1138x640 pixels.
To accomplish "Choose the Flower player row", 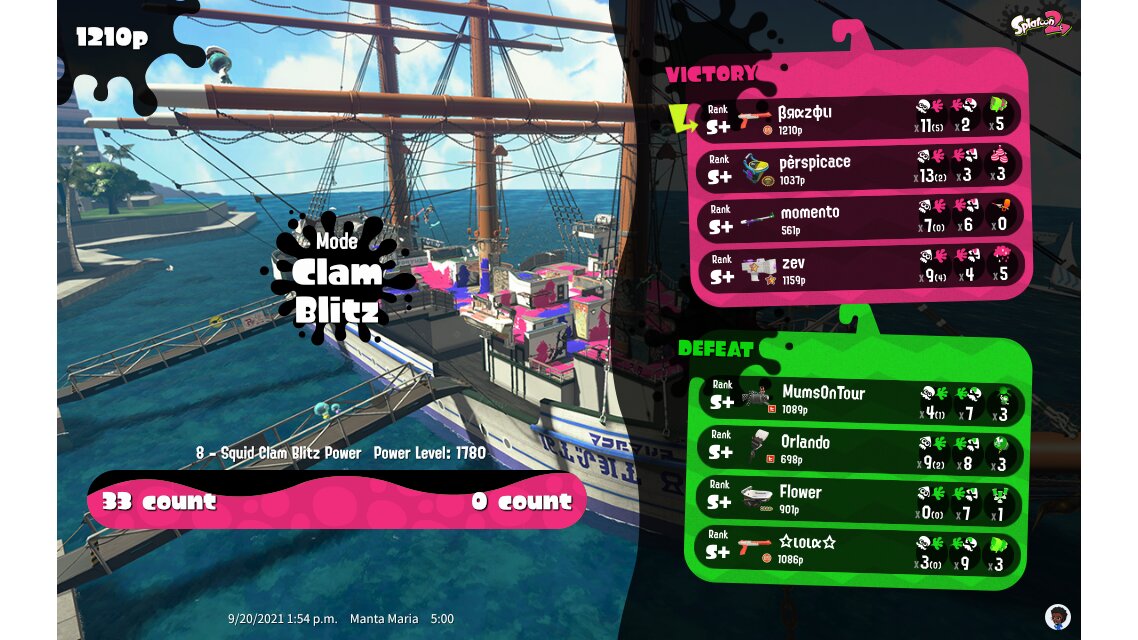I will [x=860, y=498].
